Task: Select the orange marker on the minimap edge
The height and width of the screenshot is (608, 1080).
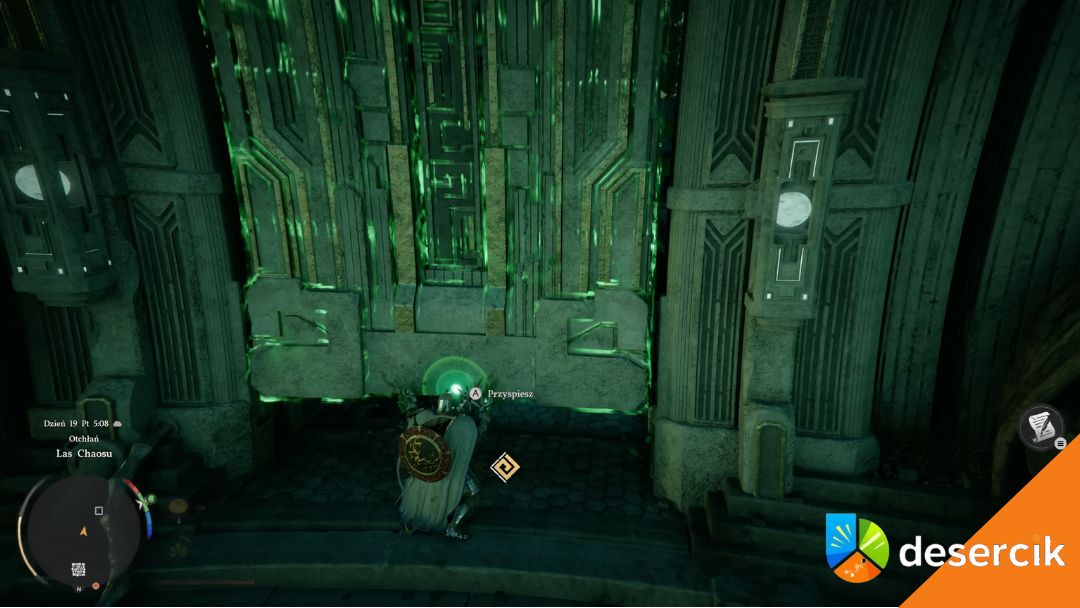Action: [96, 585]
